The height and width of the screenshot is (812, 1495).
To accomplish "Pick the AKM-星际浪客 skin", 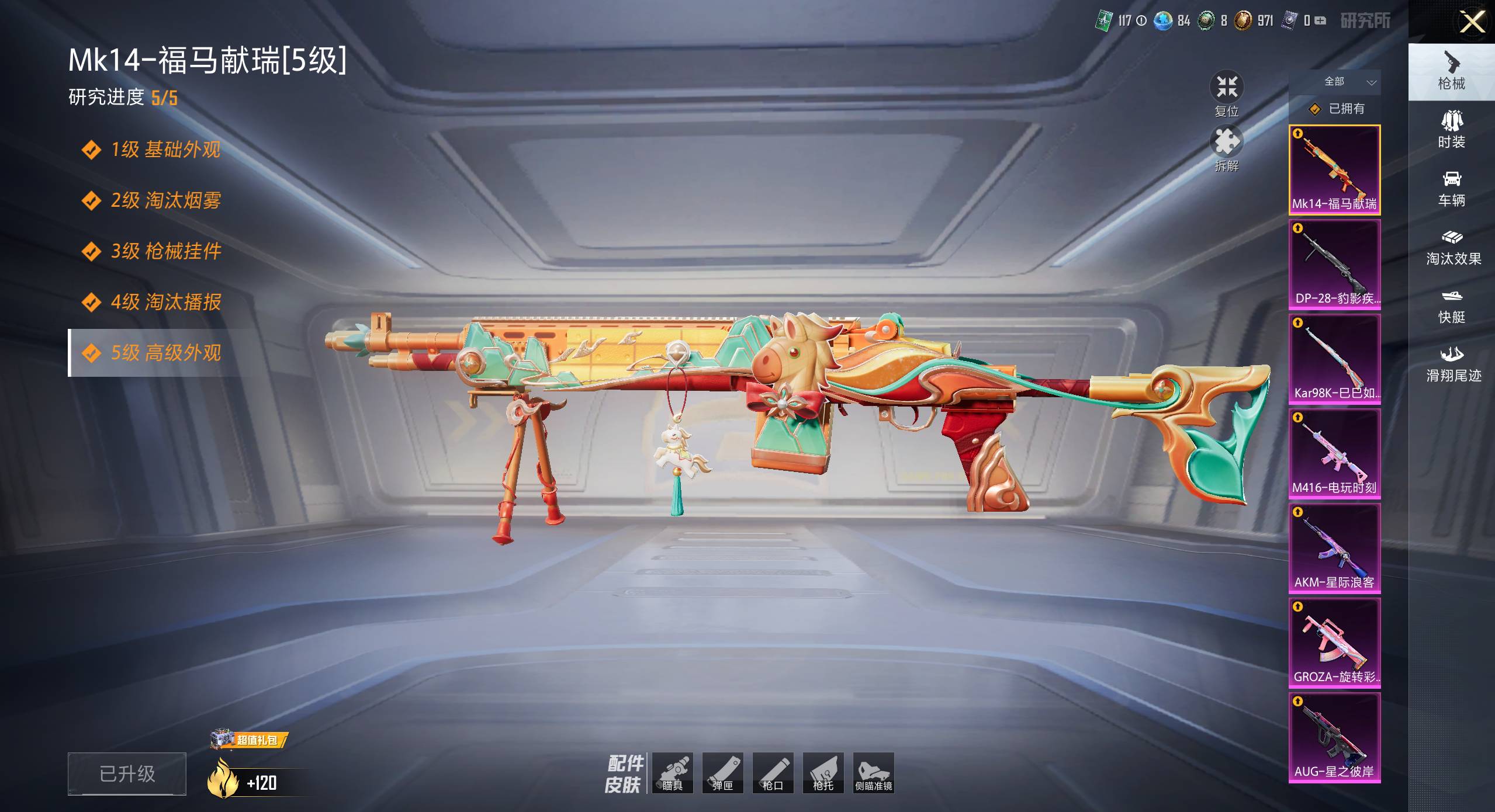I will coord(1334,549).
